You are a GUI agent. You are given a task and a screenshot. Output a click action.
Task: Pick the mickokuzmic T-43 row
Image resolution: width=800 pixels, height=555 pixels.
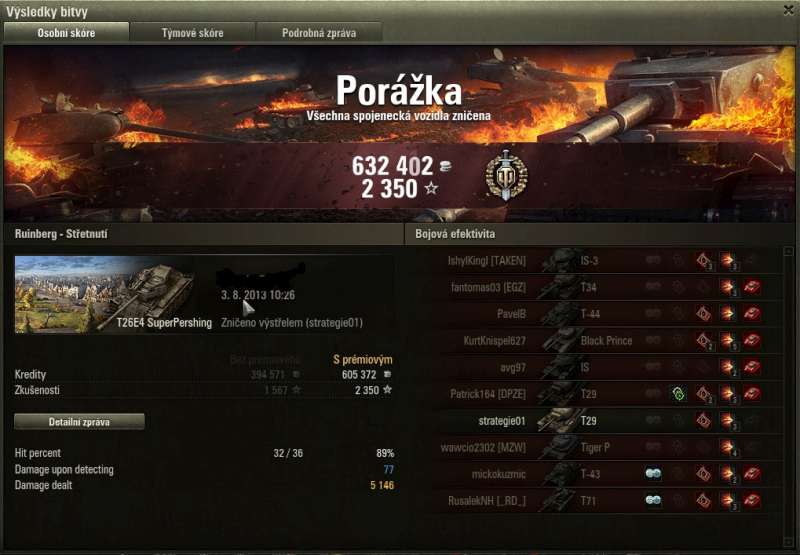(600, 473)
